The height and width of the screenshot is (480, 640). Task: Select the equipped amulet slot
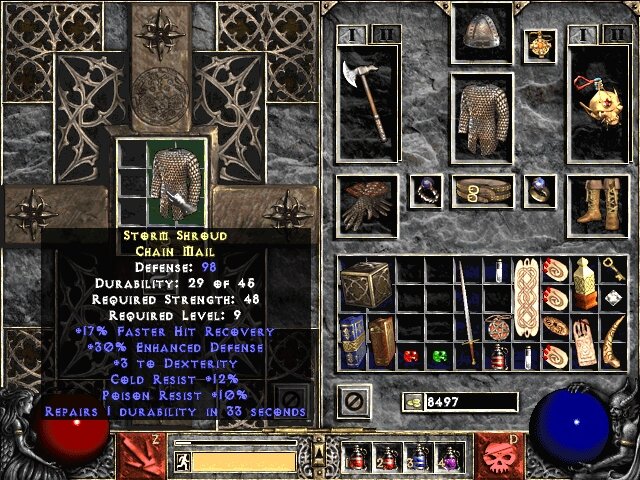pyautogui.click(x=541, y=45)
